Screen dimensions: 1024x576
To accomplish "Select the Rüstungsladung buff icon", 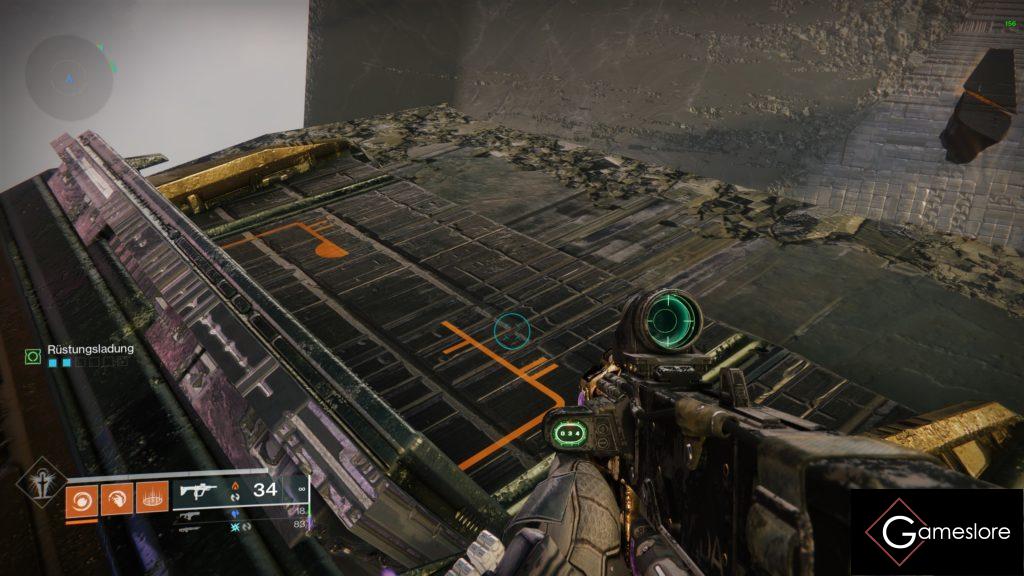I will [33, 355].
